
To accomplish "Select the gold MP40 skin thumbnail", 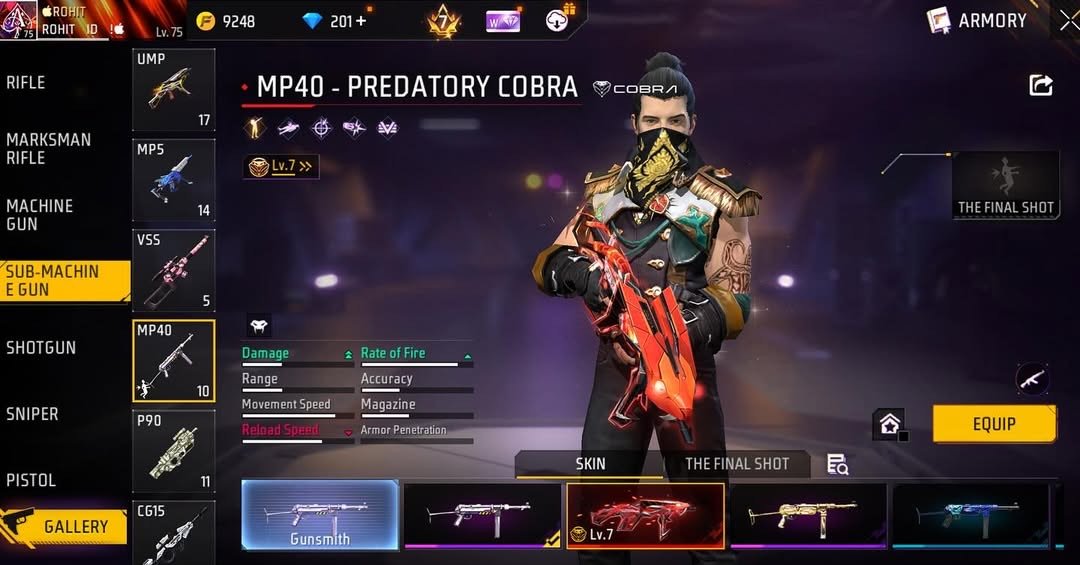I will [808, 515].
